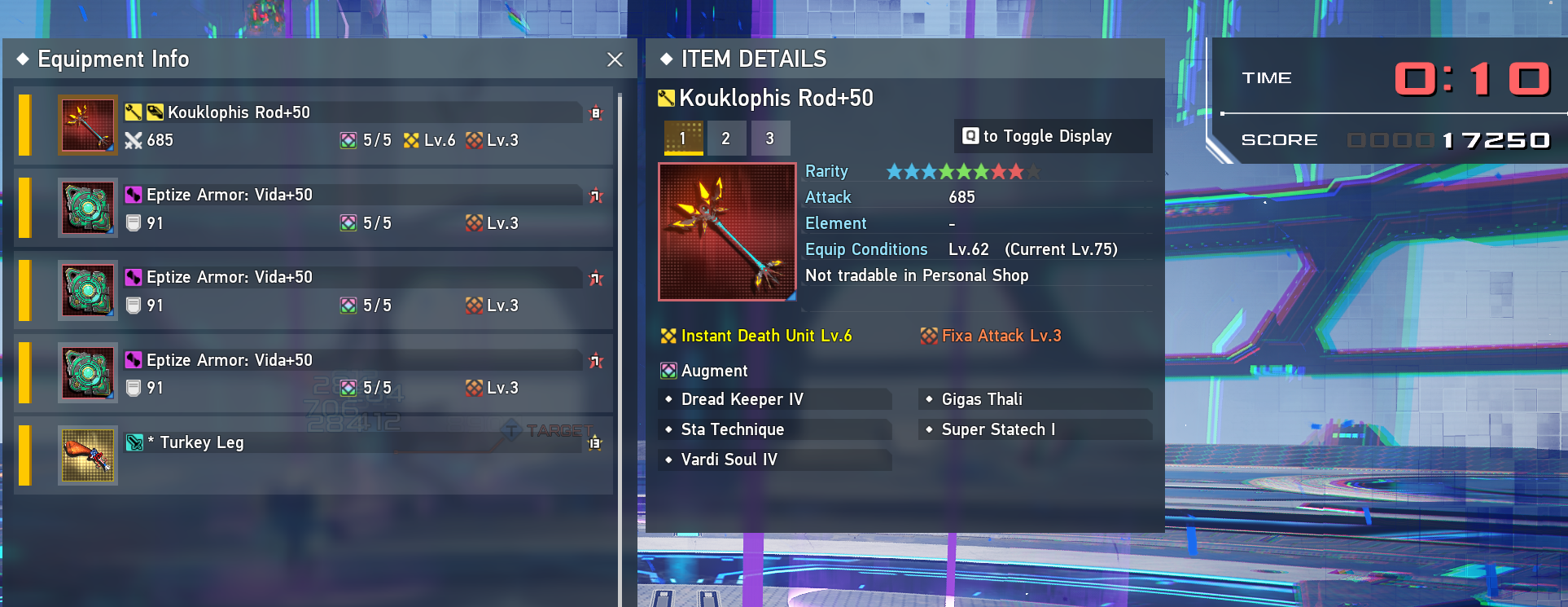Close the Equipment Info panel

point(615,59)
